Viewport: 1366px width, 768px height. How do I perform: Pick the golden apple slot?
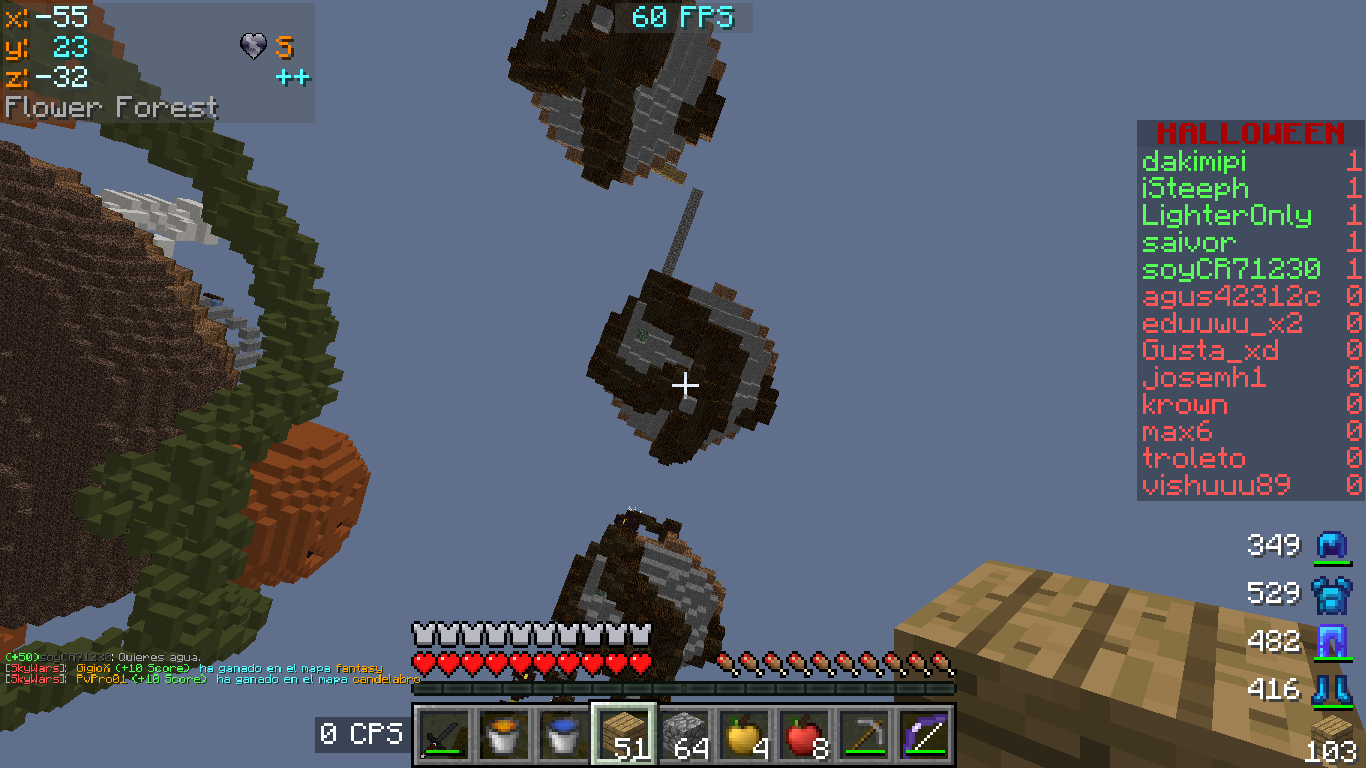tap(744, 736)
